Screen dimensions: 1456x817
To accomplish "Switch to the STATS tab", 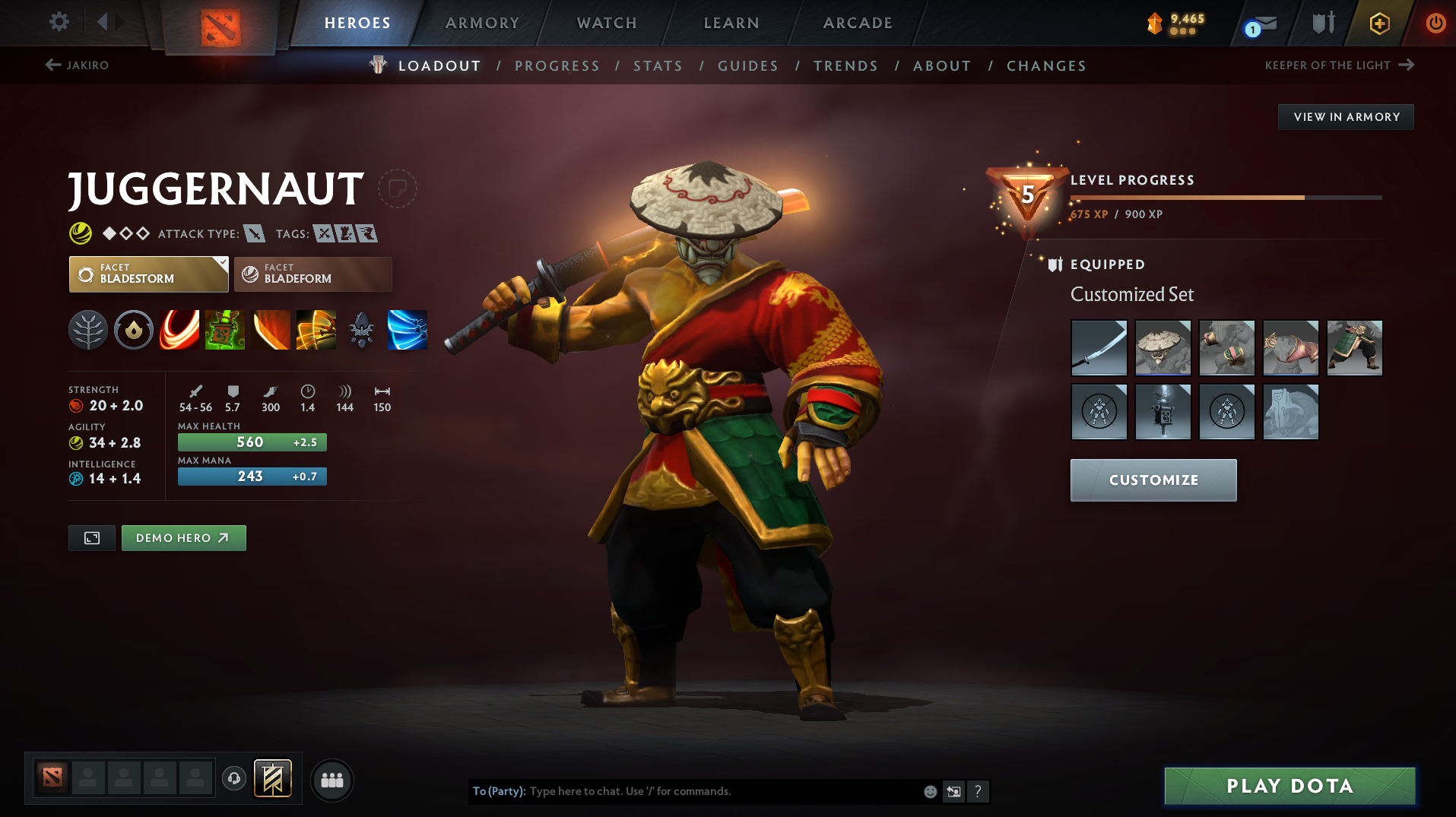I will point(658,65).
